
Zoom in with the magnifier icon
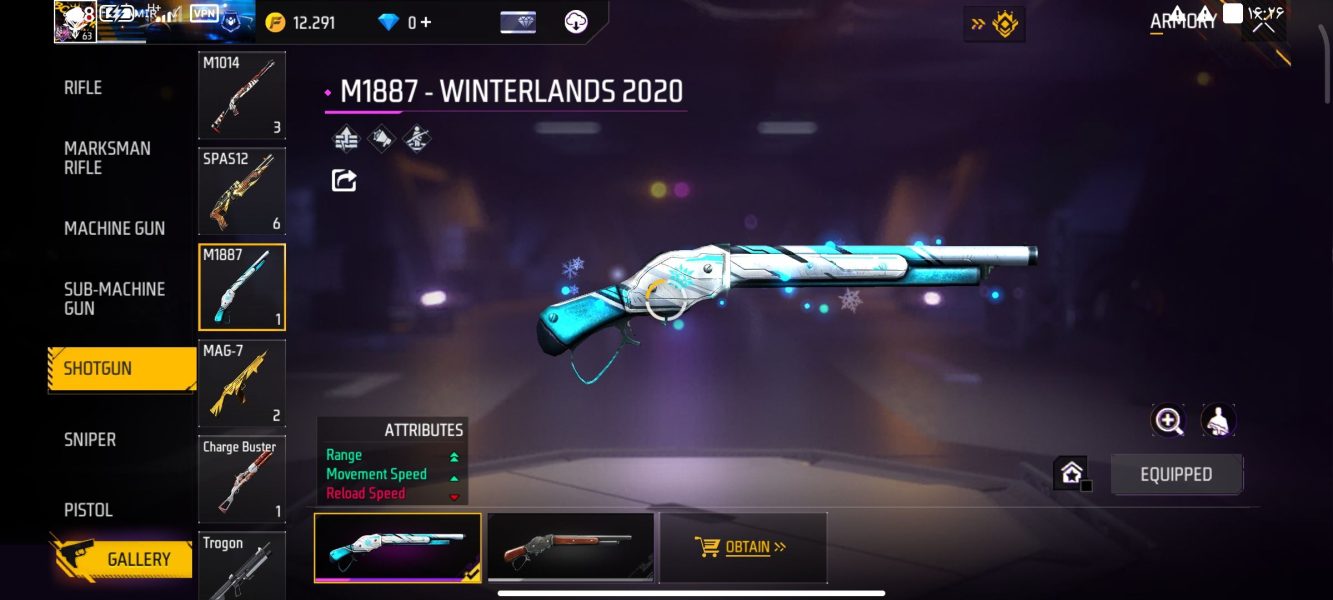click(1168, 421)
